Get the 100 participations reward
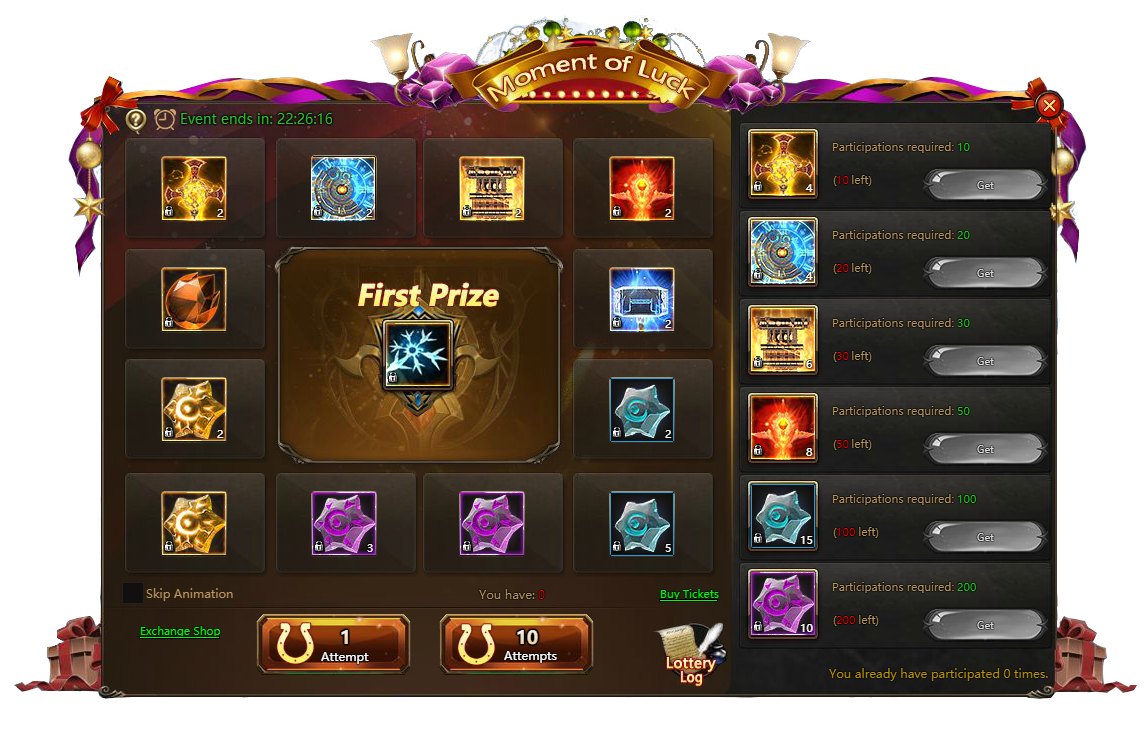1147x738 pixels. pyautogui.click(x=984, y=537)
